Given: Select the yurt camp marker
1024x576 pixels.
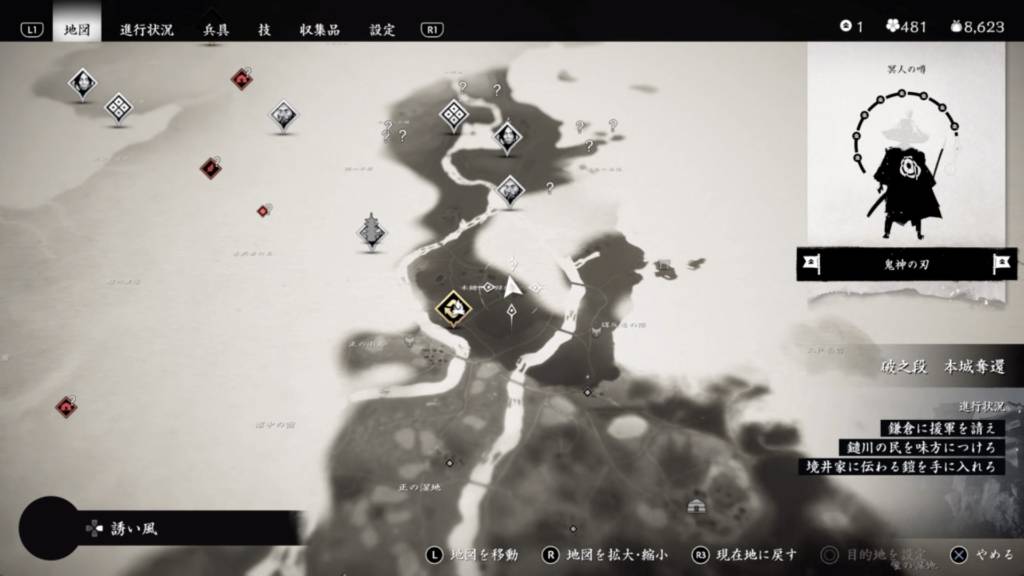Looking at the screenshot, I should [x=697, y=506].
